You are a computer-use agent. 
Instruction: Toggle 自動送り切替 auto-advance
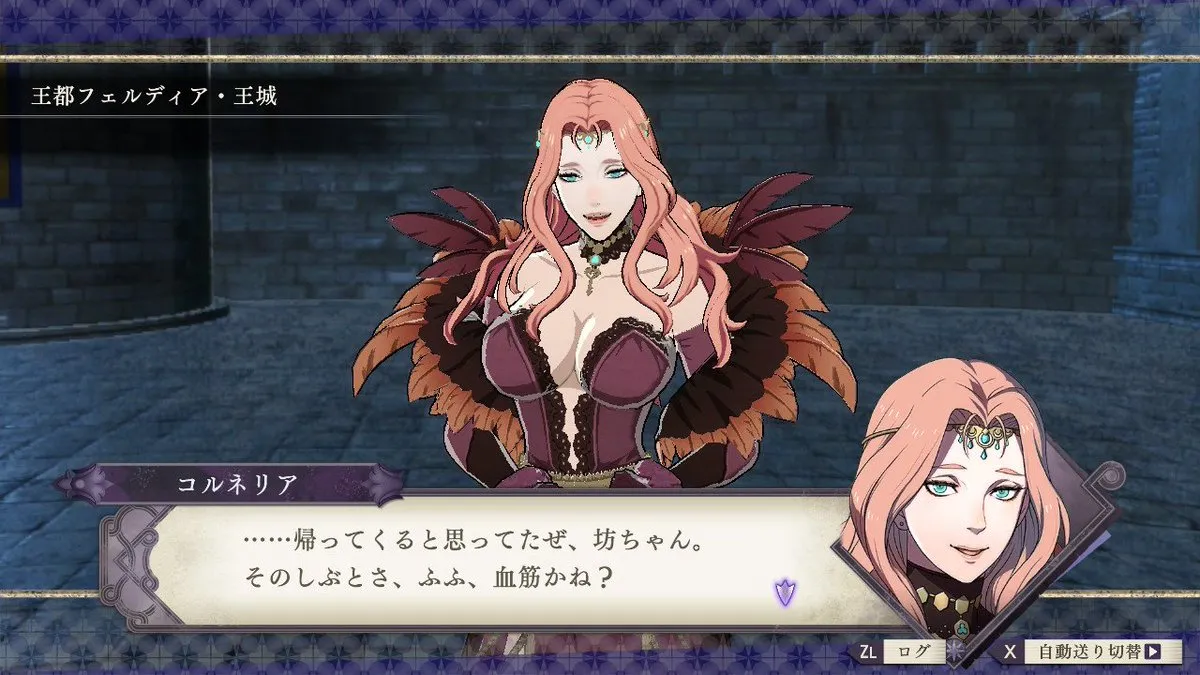[1094, 652]
